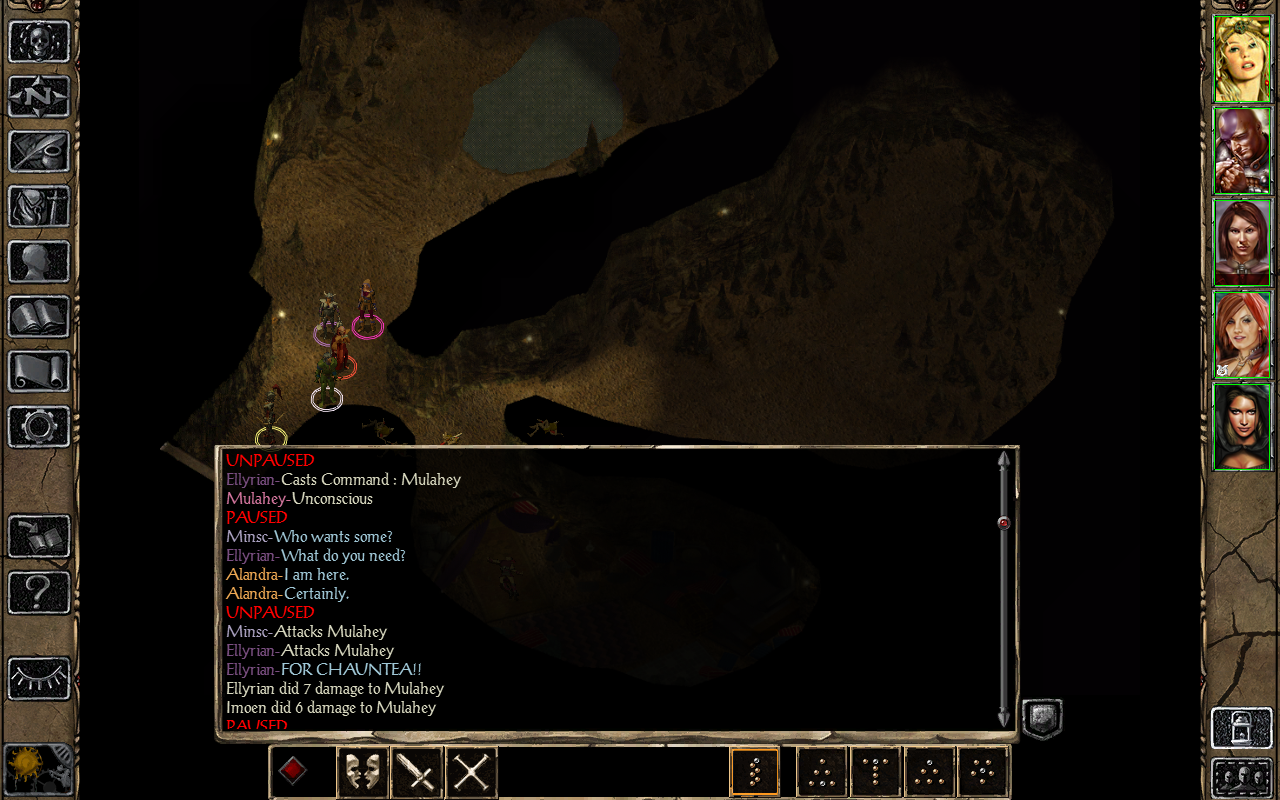The image size is (1280, 800).
Task: Select the highlighted single-column party formation
Action: 754,772
